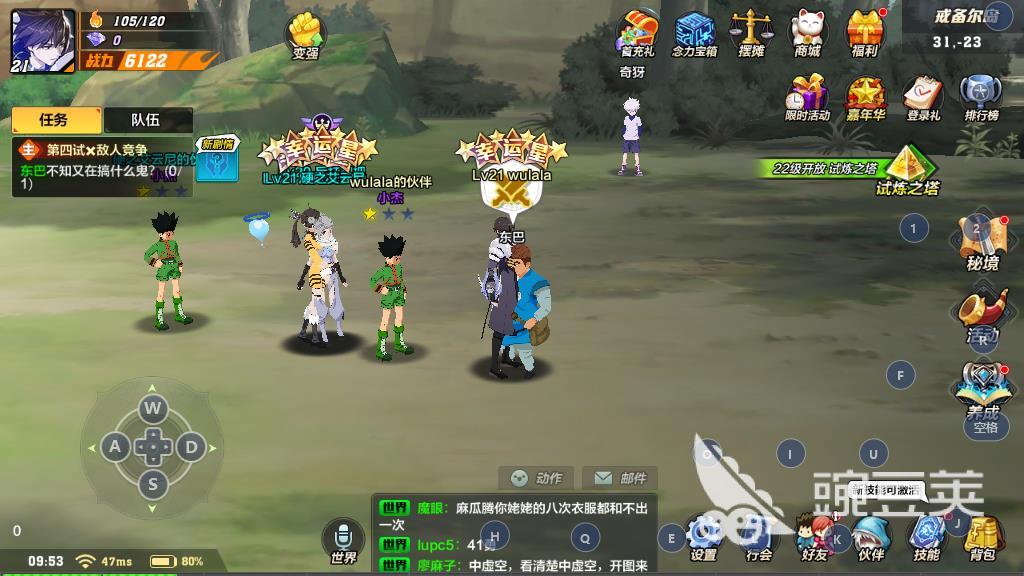Open the 邮件 mail button
This screenshot has height=576, width=1024.
[620, 478]
